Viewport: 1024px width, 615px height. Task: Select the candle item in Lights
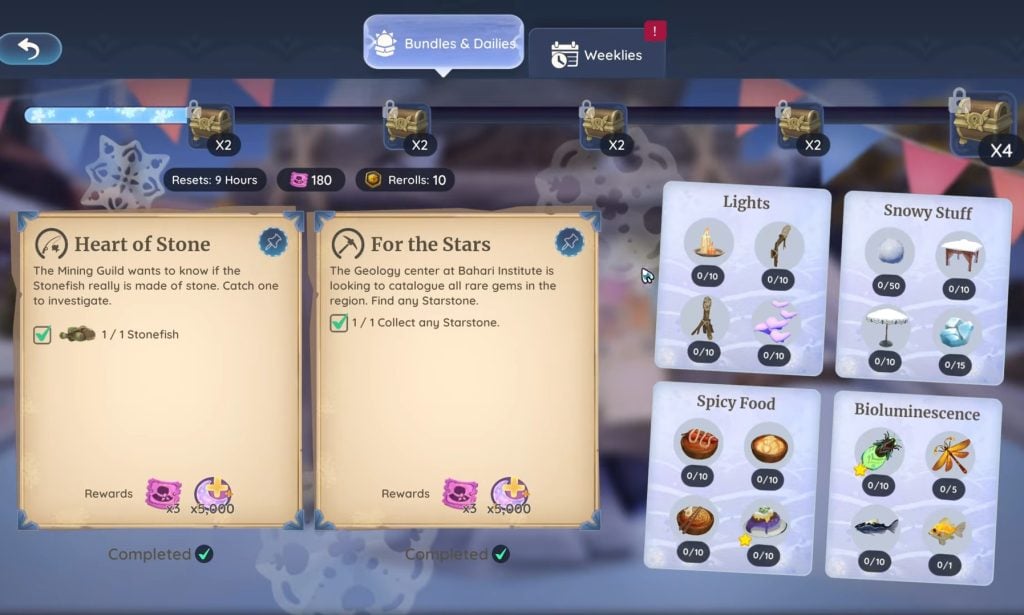pyautogui.click(x=708, y=243)
